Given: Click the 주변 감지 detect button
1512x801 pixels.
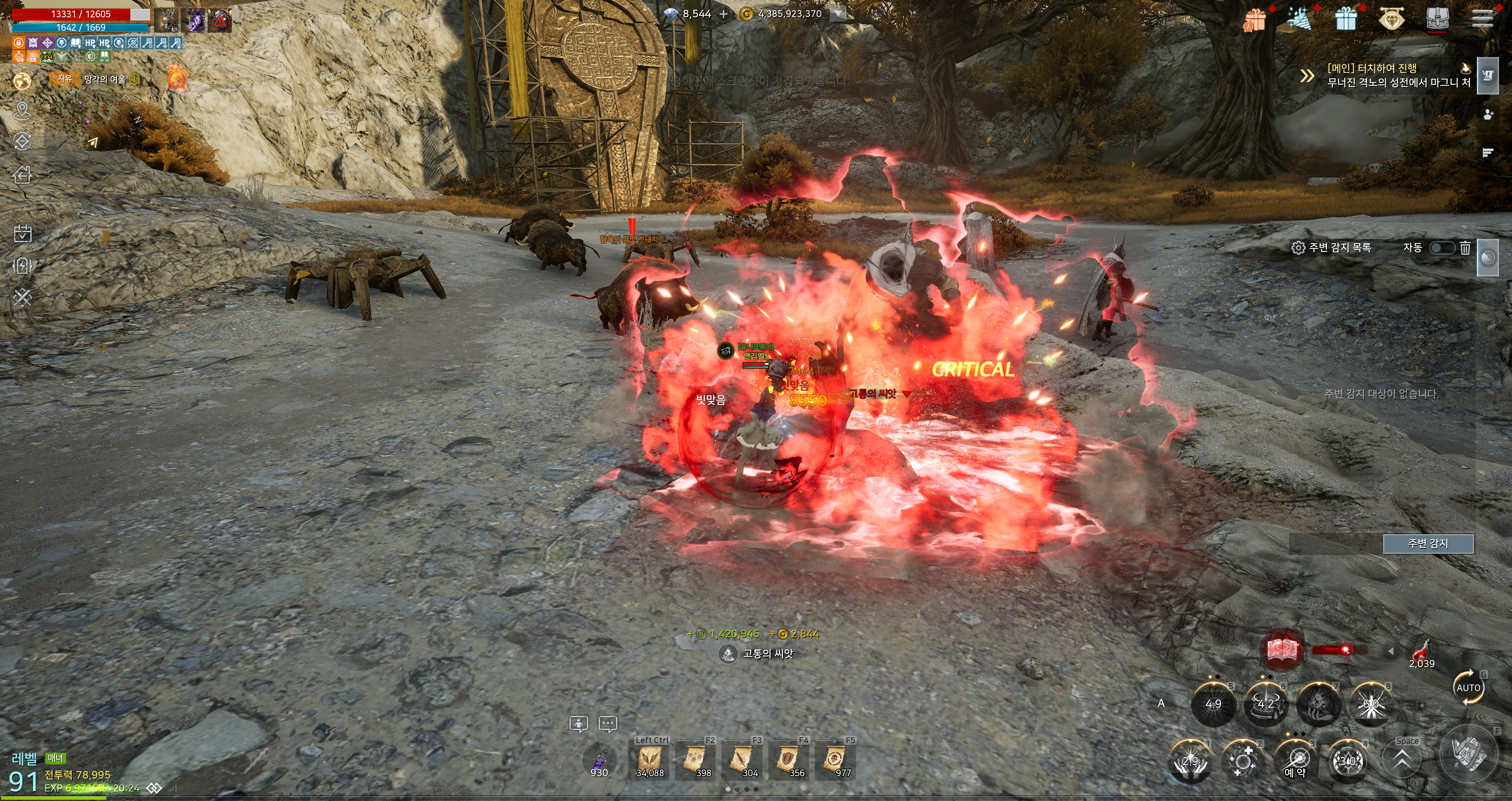Looking at the screenshot, I should (x=1427, y=544).
